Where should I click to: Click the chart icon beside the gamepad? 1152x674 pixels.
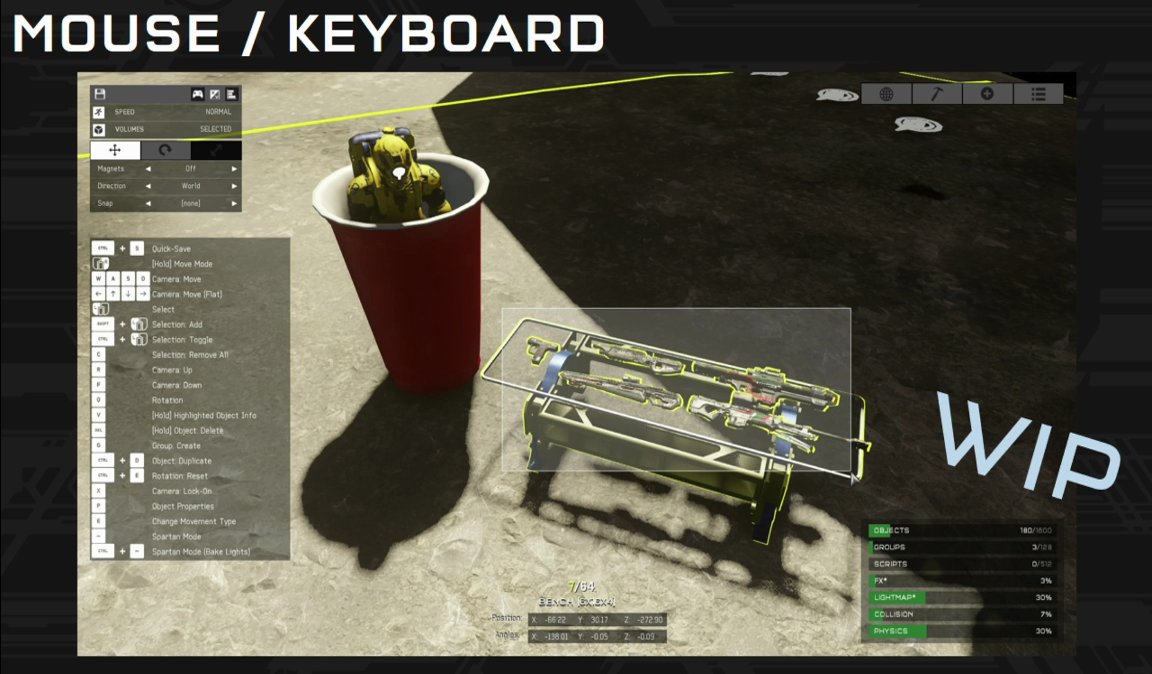(214, 94)
